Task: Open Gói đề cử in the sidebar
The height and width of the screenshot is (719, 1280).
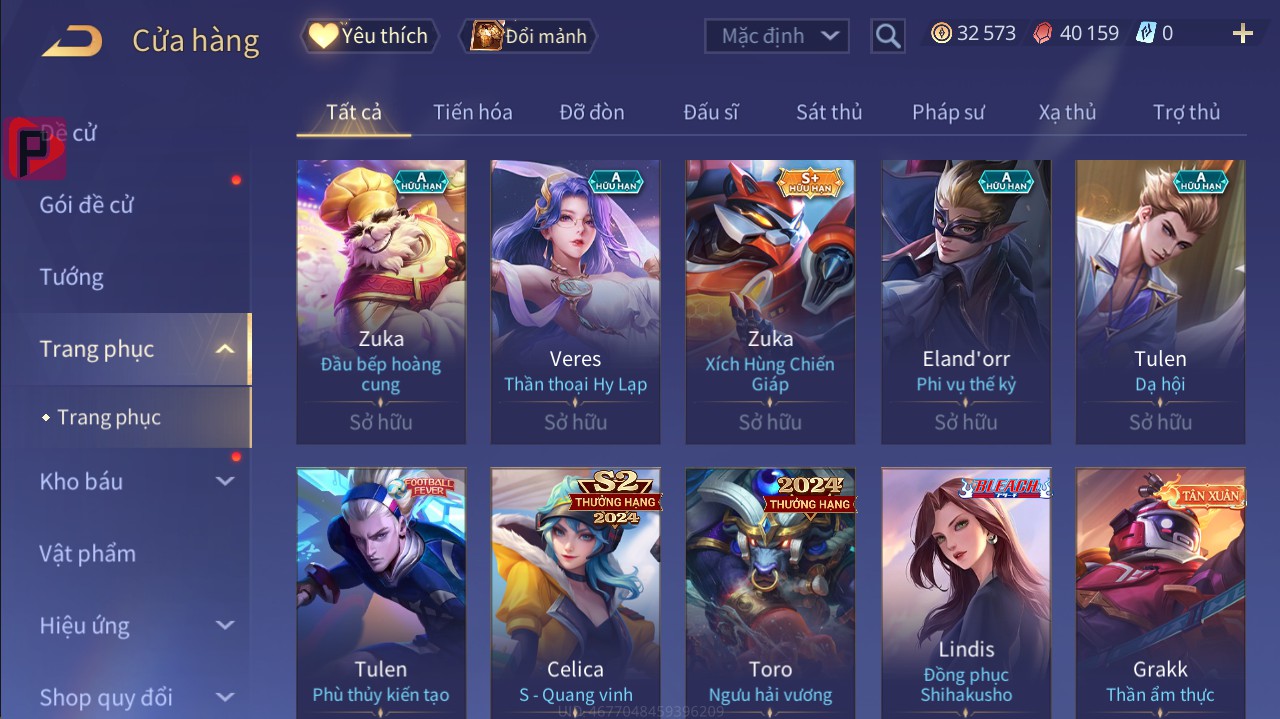Action: [87, 205]
